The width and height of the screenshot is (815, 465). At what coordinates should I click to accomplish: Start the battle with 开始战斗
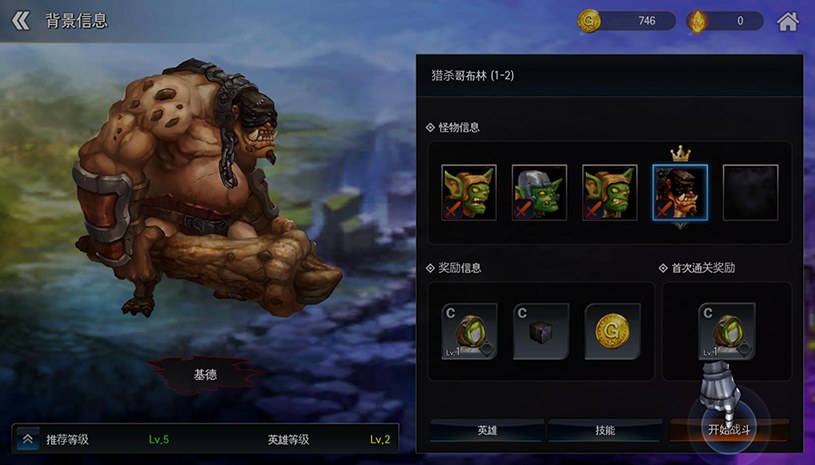point(729,430)
